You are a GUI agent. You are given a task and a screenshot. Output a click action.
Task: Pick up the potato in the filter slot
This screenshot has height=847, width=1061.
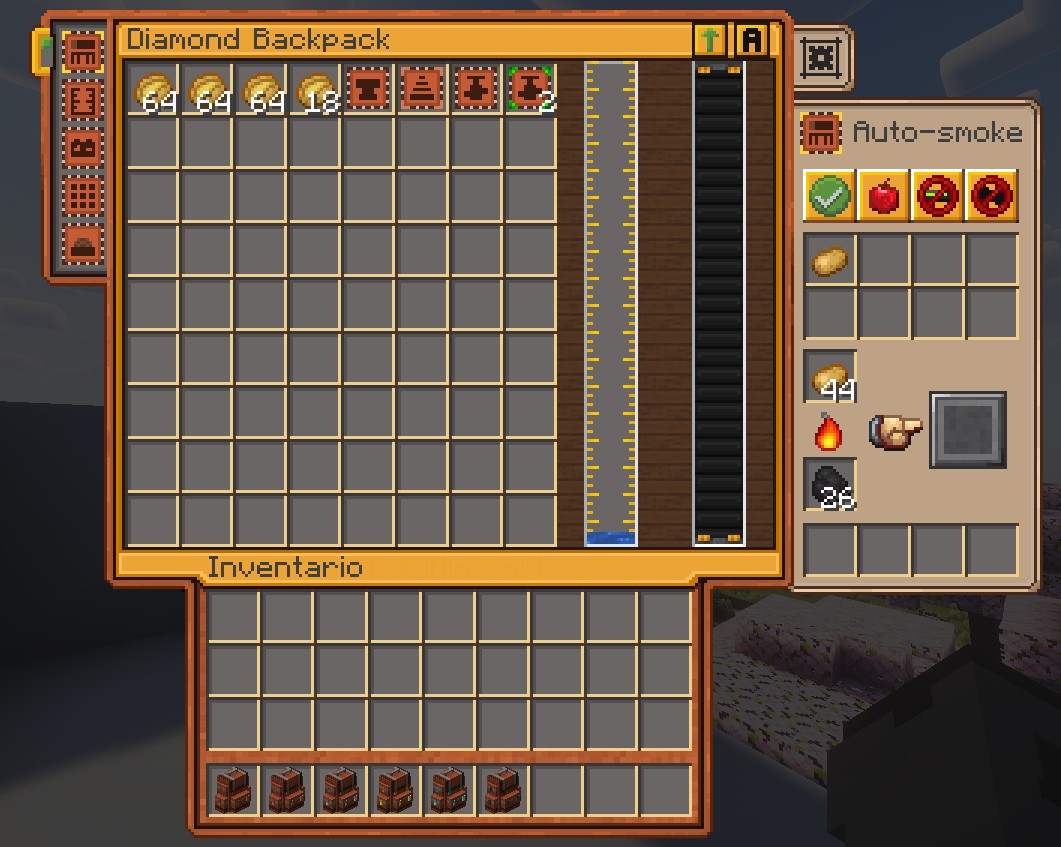(x=829, y=262)
